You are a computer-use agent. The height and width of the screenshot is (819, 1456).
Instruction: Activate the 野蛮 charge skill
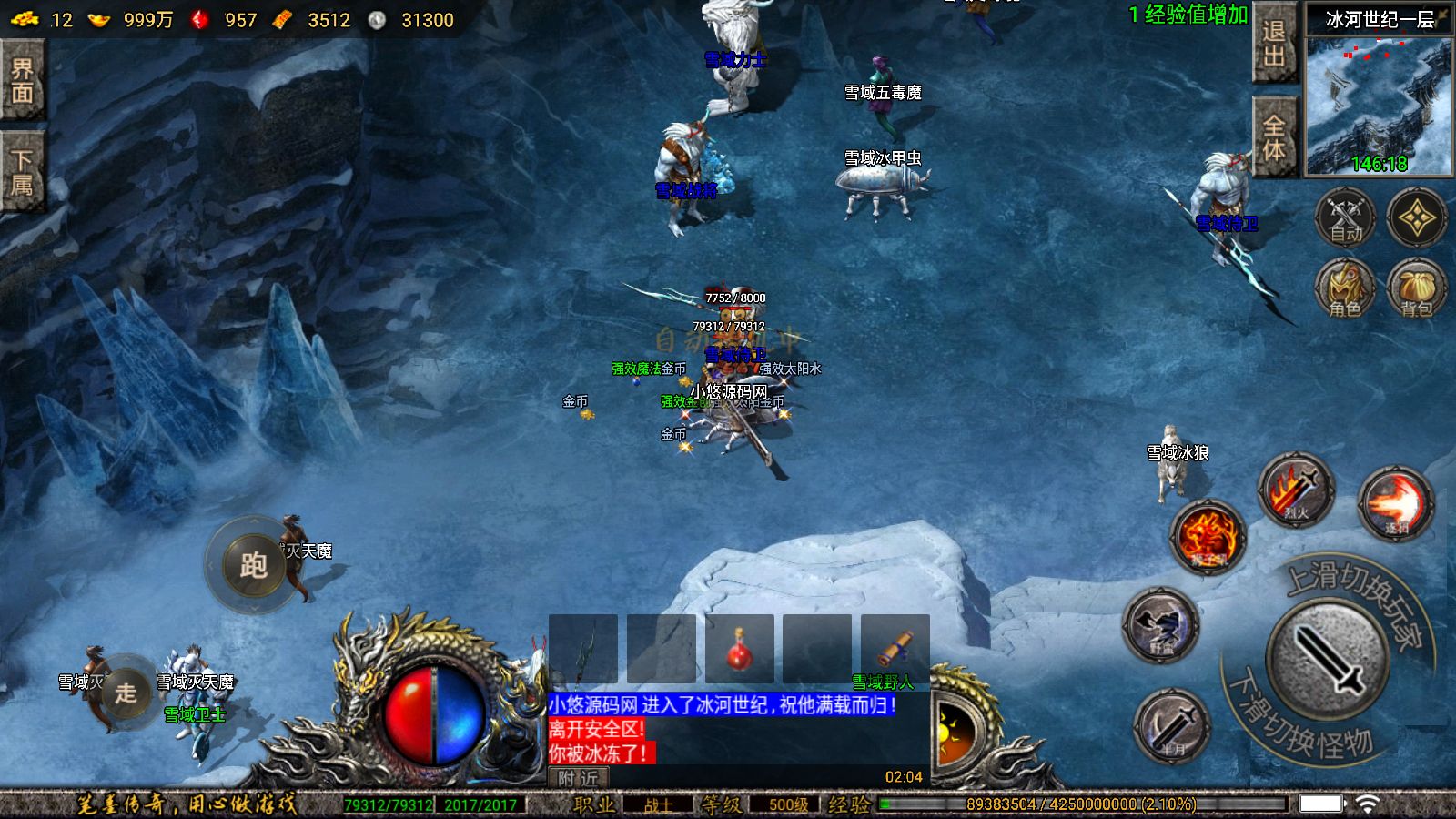(1161, 624)
